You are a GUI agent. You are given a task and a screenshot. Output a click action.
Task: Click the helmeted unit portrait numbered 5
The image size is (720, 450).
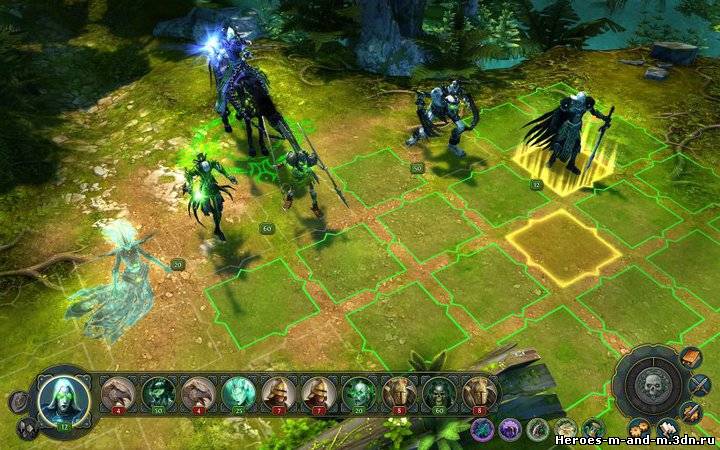[399, 394]
